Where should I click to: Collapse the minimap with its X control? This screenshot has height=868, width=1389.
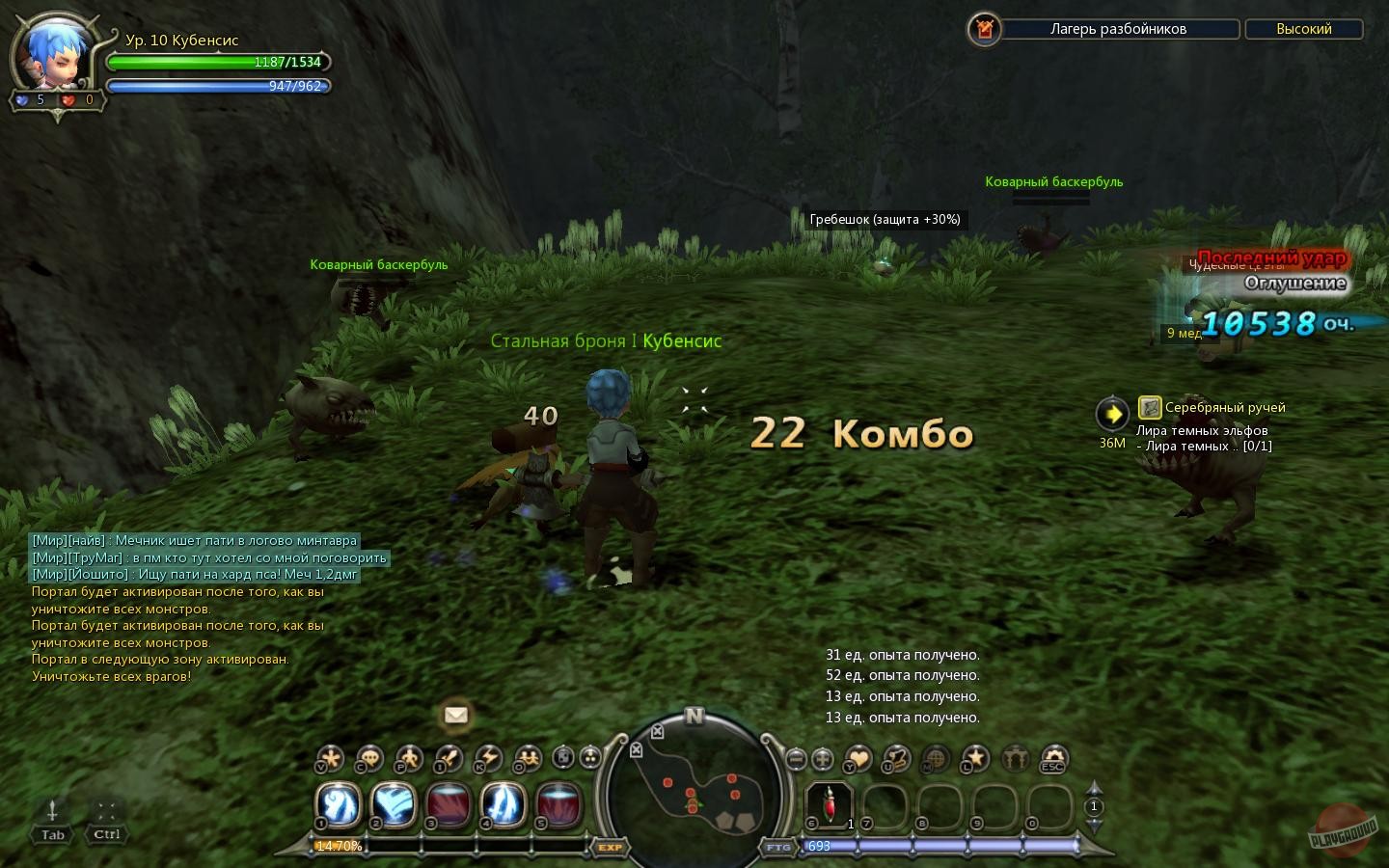(657, 731)
